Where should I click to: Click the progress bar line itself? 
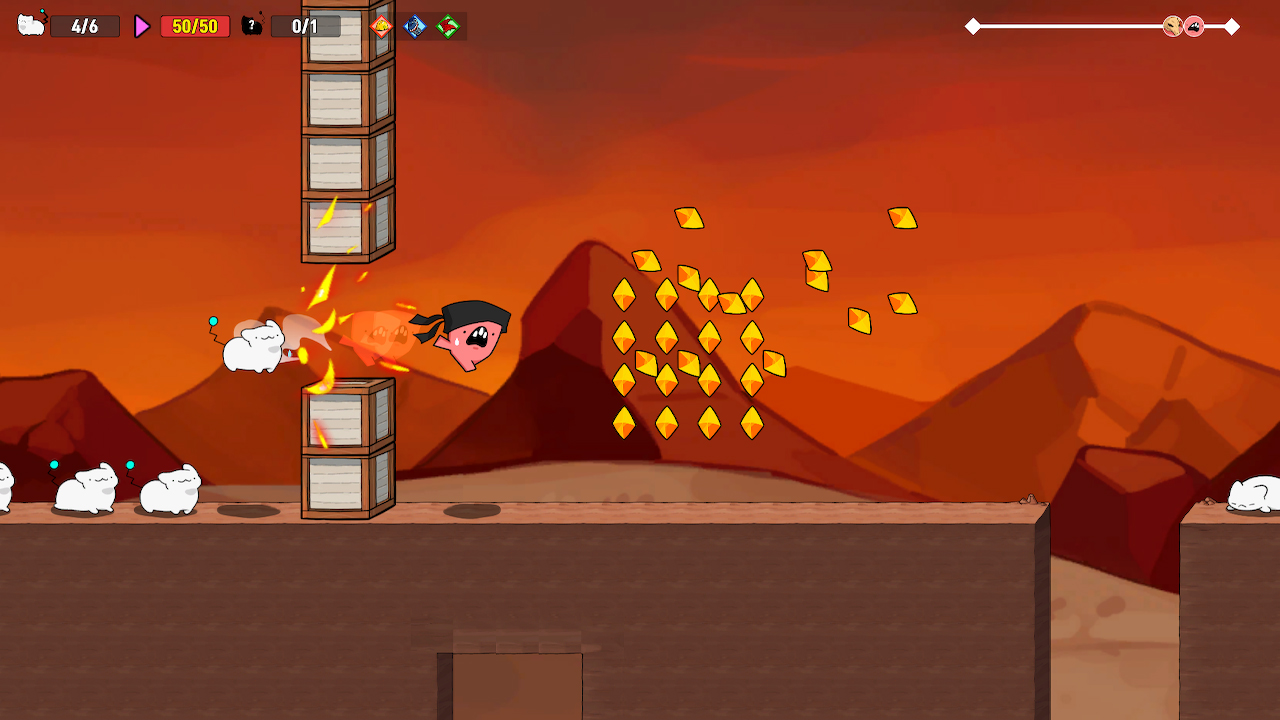click(x=1080, y=27)
